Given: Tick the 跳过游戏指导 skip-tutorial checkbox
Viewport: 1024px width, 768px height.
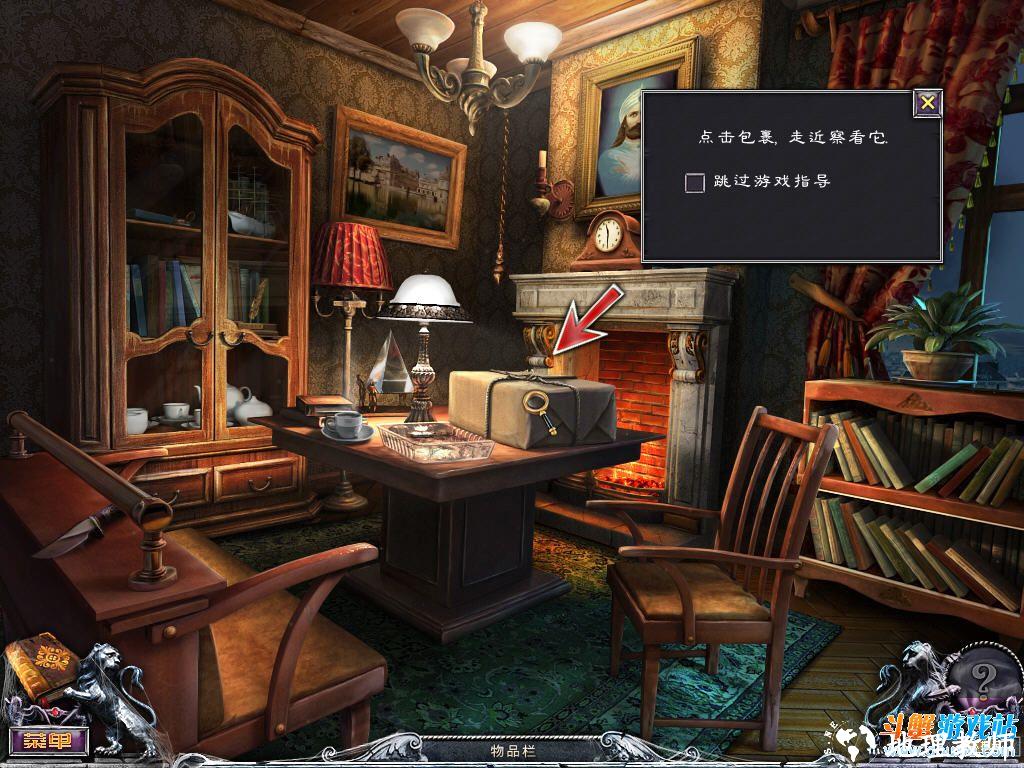Looking at the screenshot, I should click(x=695, y=182).
